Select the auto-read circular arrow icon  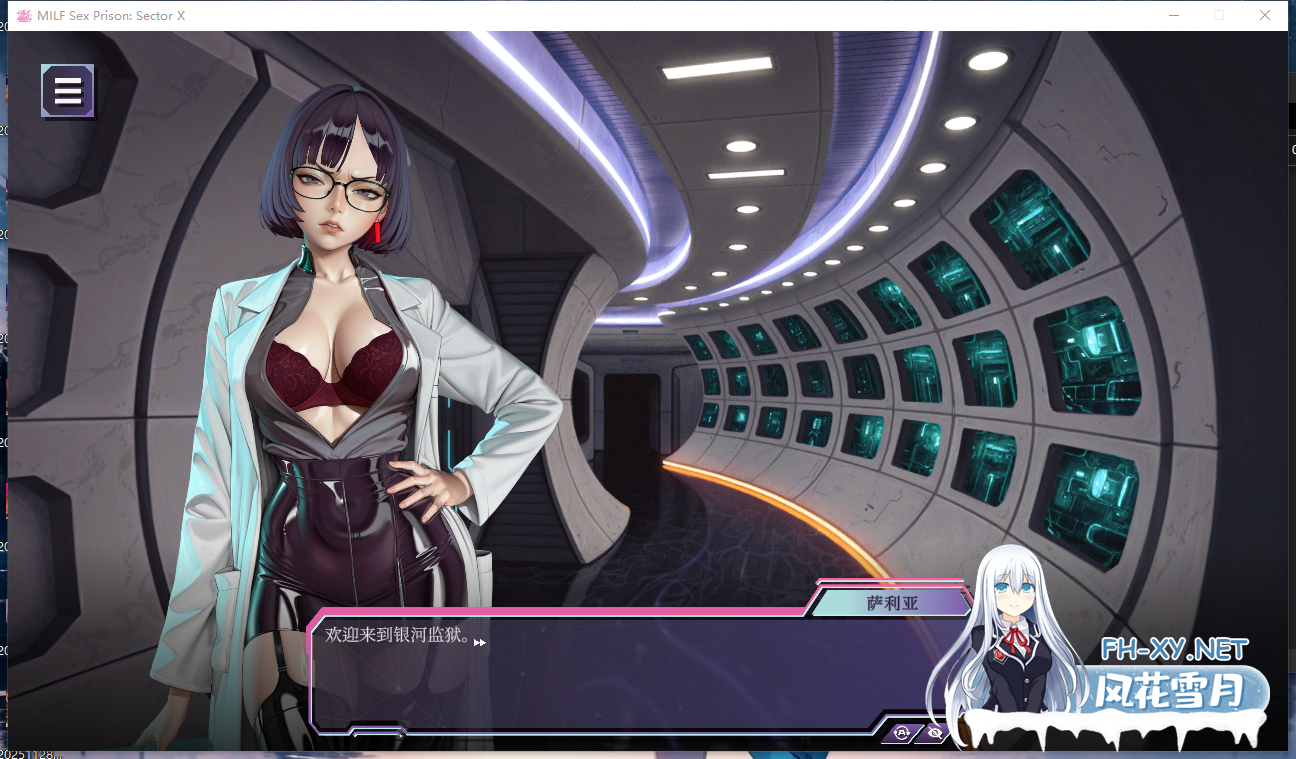pyautogui.click(x=902, y=733)
